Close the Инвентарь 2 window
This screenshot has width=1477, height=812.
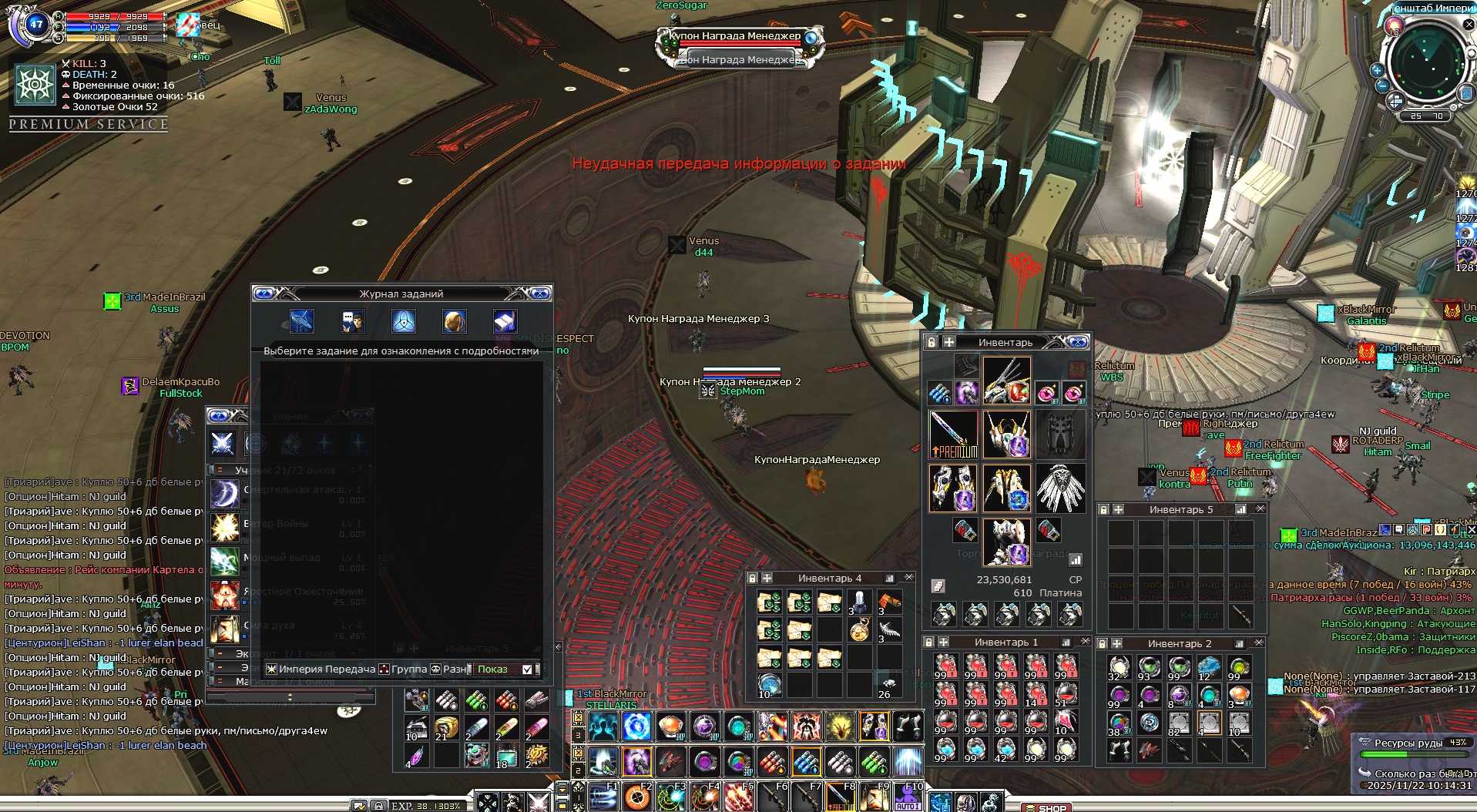1259,643
